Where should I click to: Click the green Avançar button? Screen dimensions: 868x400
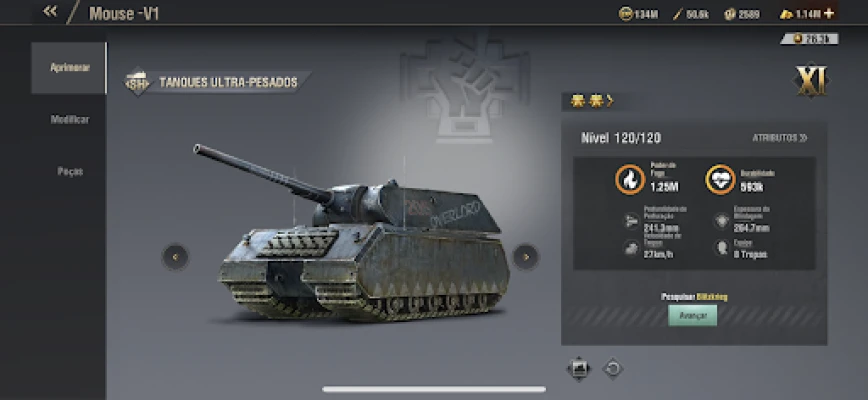click(x=692, y=316)
